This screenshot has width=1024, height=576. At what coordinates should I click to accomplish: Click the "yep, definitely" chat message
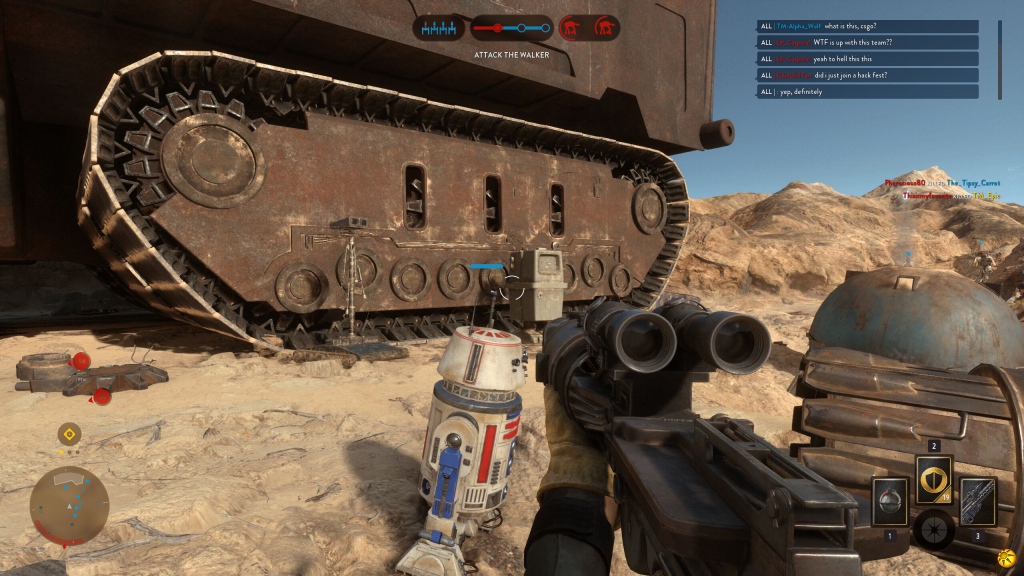(x=868, y=91)
